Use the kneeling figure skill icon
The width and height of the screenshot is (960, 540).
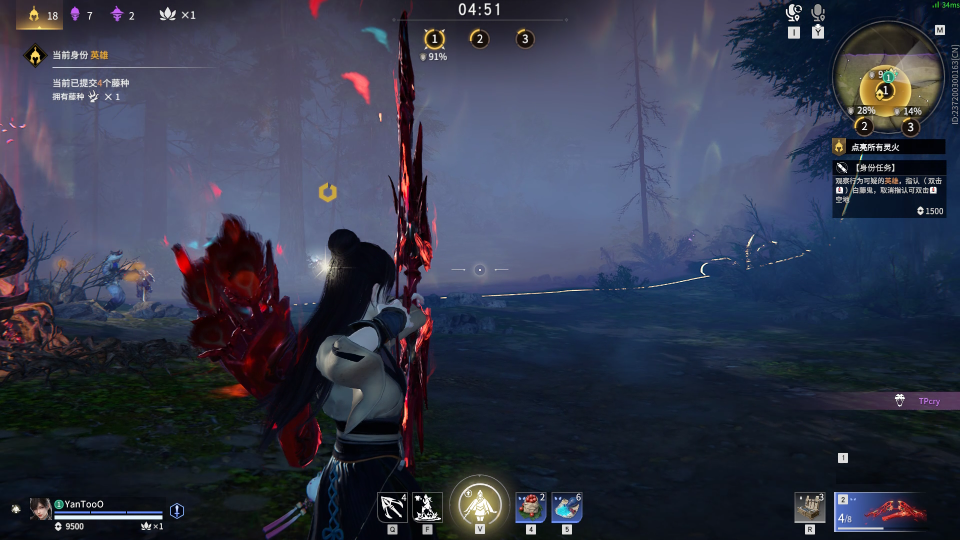[428, 506]
